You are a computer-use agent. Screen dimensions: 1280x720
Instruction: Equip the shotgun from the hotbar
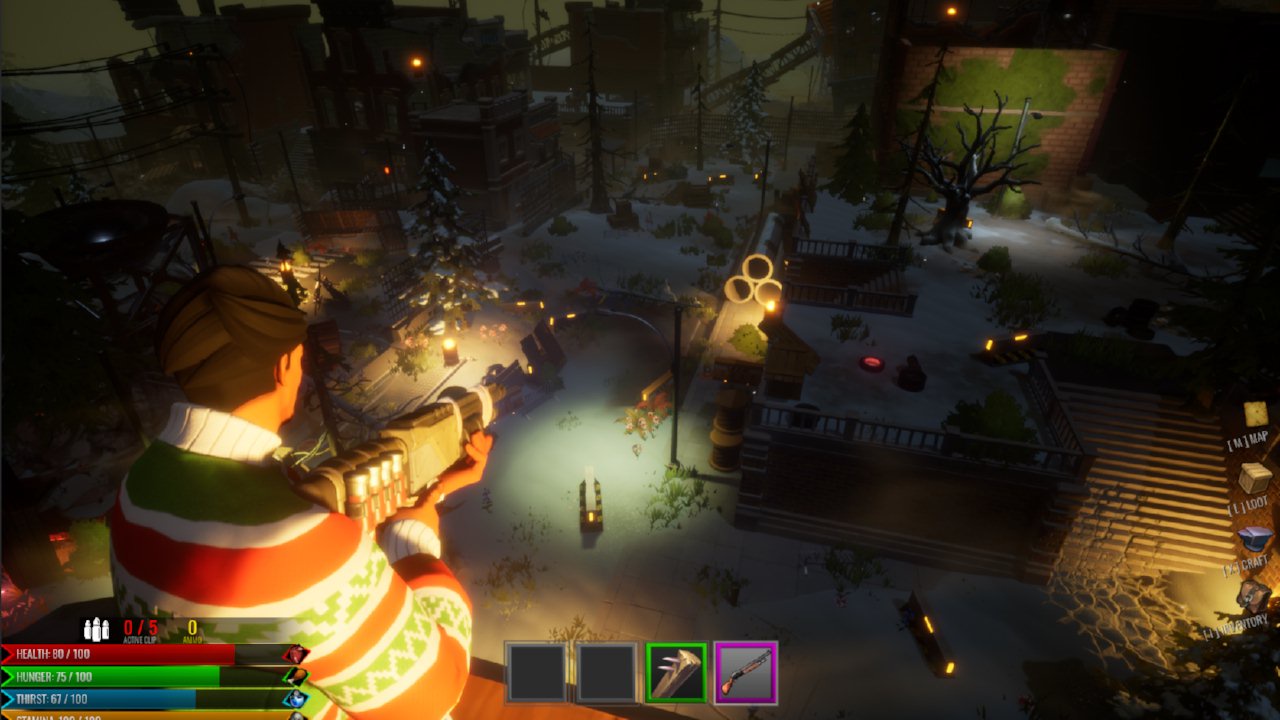point(745,672)
